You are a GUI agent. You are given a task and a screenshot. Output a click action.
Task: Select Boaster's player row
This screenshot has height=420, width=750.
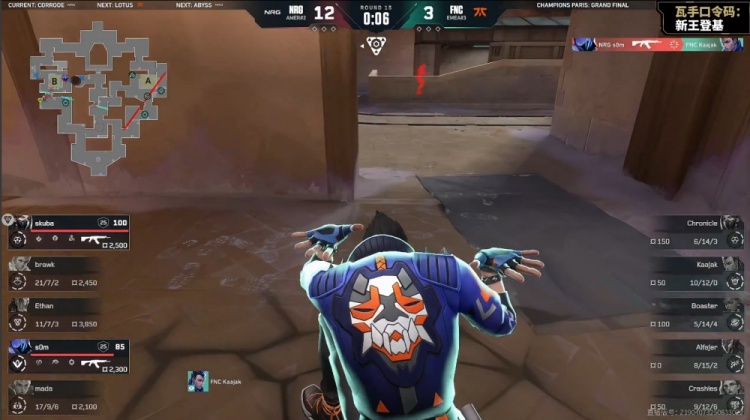(x=695, y=314)
